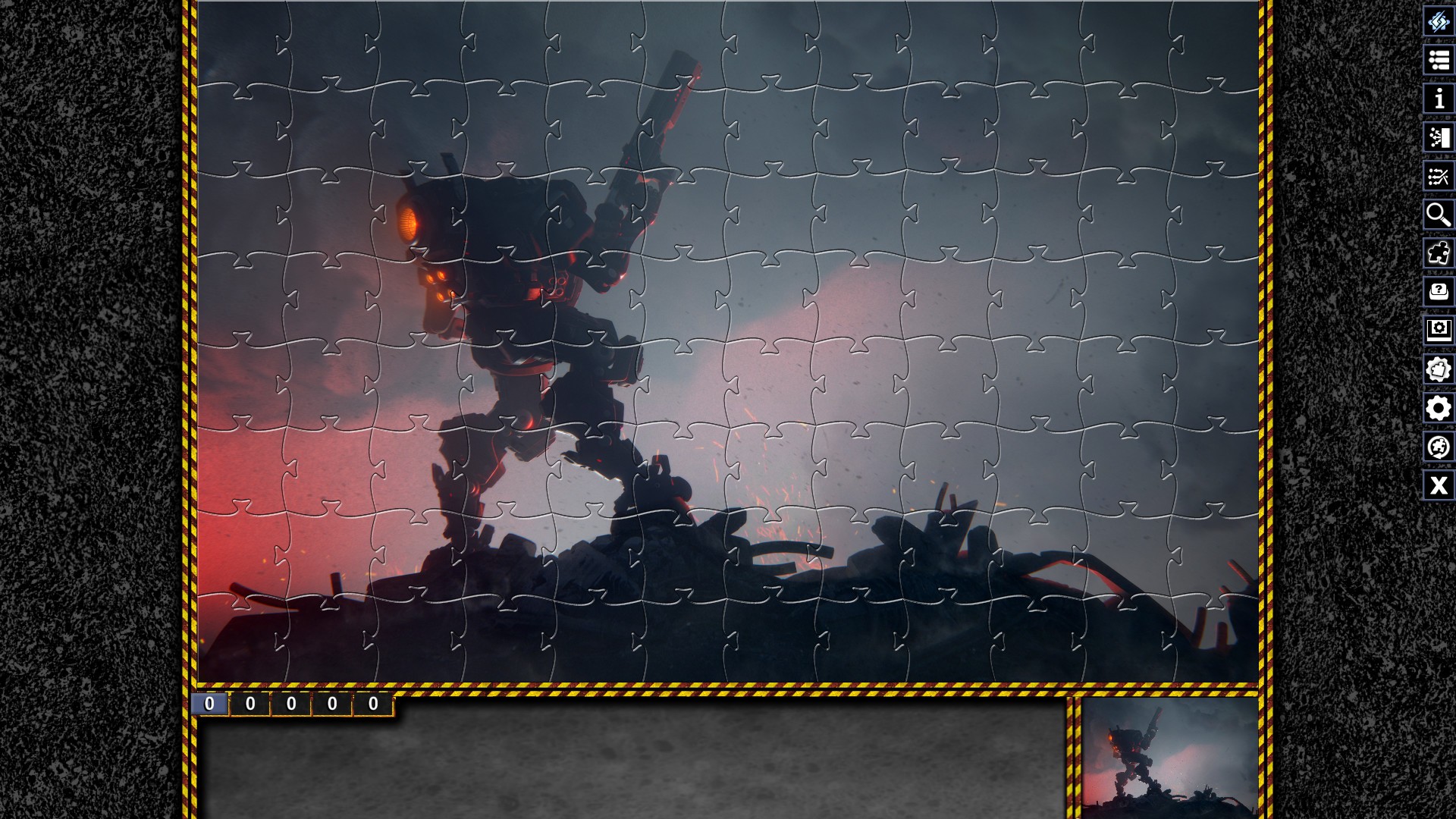Click the framed gear icon

(x=1439, y=331)
